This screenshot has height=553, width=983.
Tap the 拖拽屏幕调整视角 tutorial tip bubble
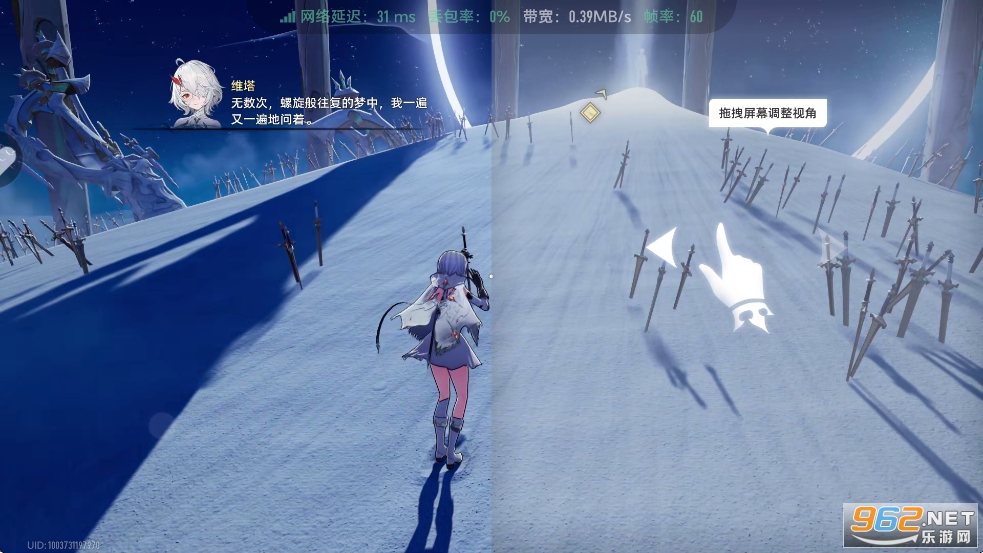[x=767, y=114]
